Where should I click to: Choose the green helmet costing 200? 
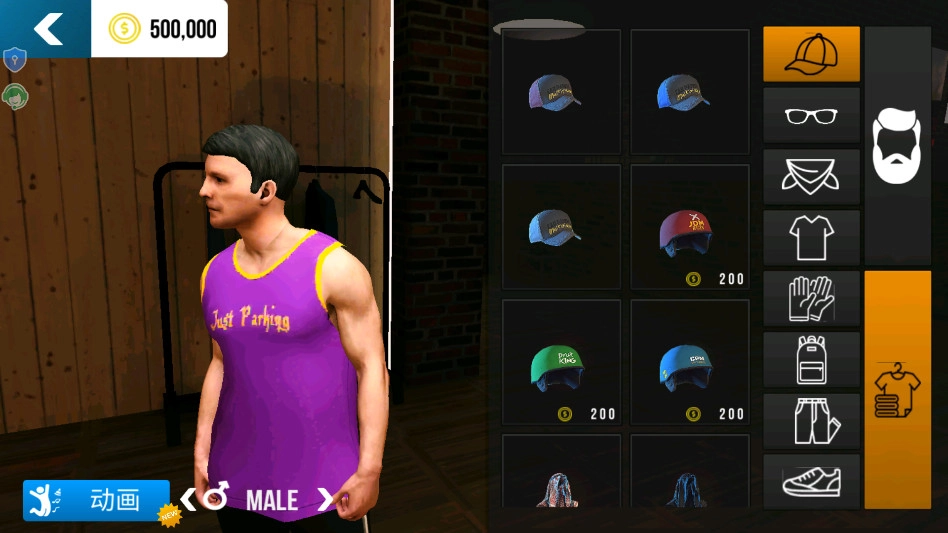[560, 363]
